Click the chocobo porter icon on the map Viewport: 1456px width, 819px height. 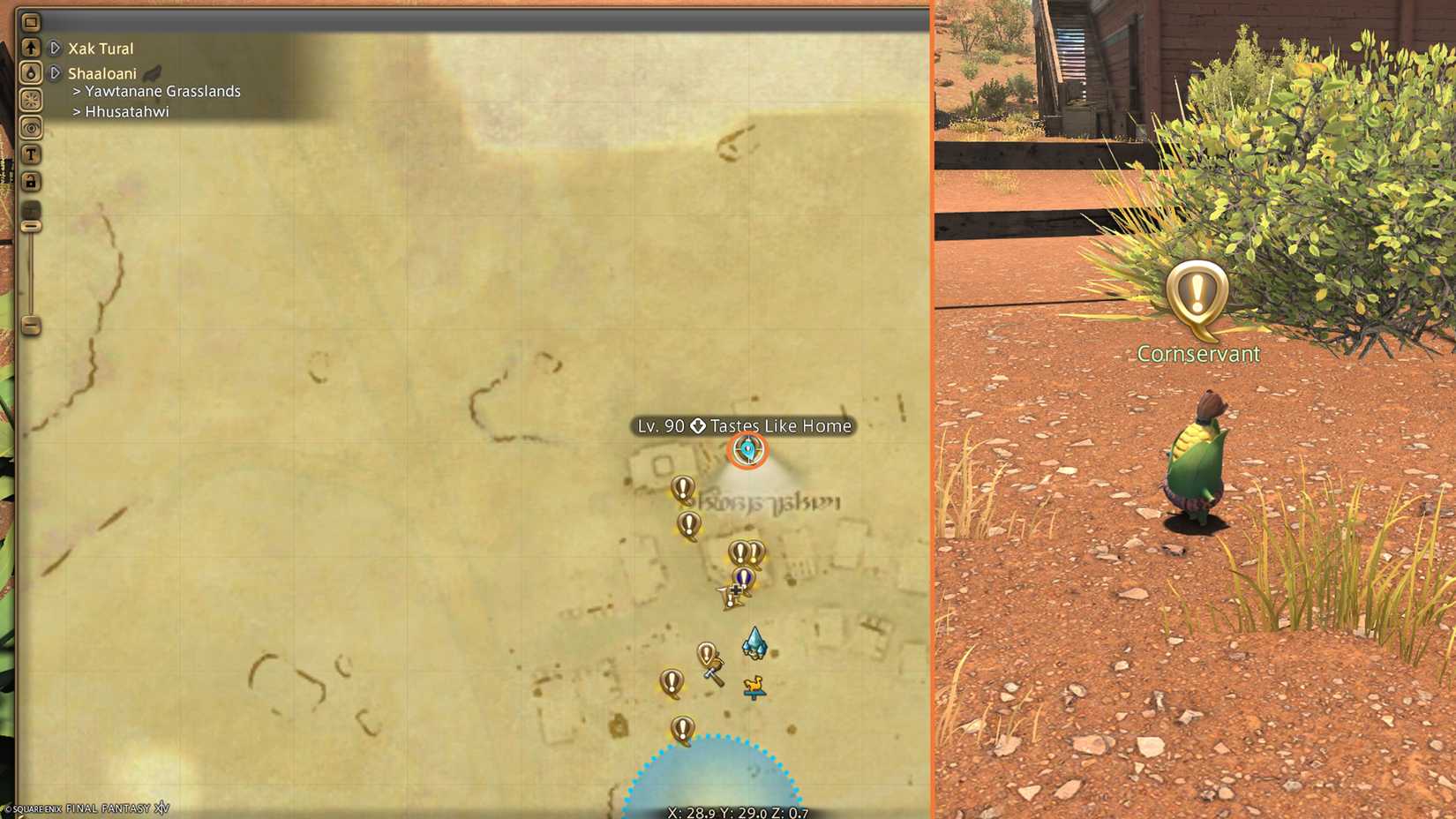click(755, 686)
